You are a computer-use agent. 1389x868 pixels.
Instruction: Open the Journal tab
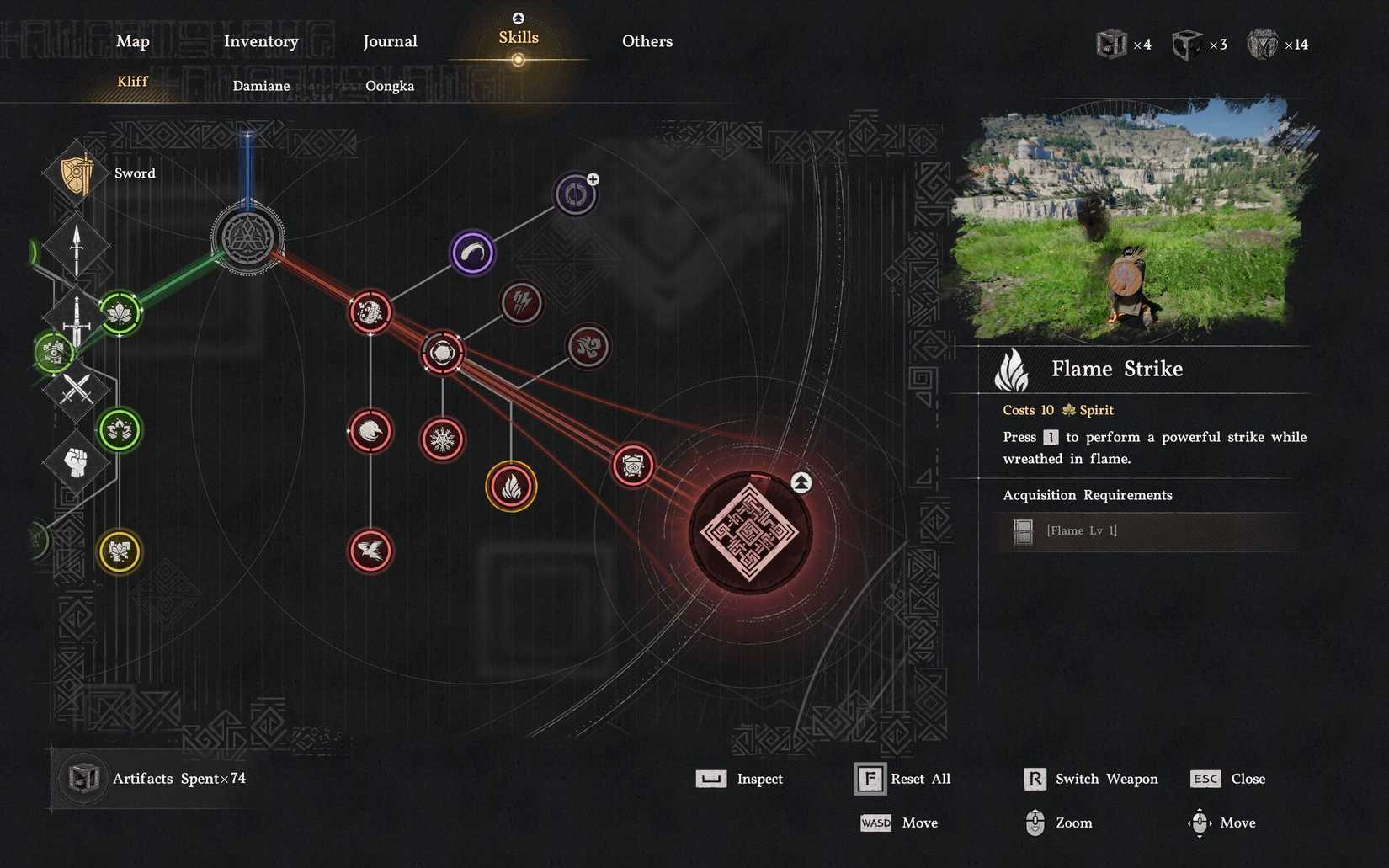click(x=390, y=41)
